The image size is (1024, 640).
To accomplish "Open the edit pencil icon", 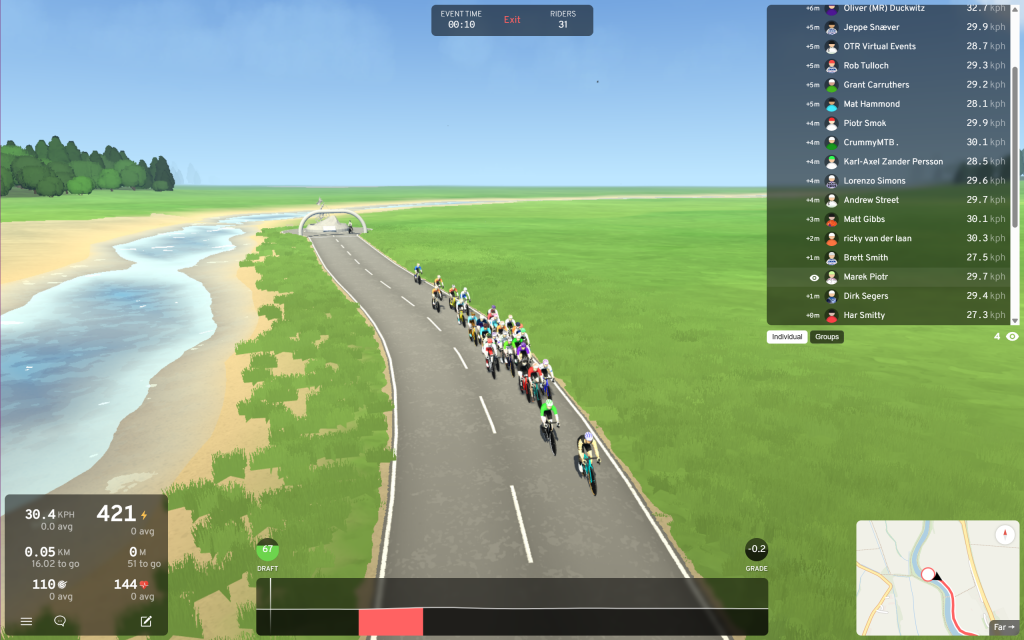I will [x=146, y=621].
